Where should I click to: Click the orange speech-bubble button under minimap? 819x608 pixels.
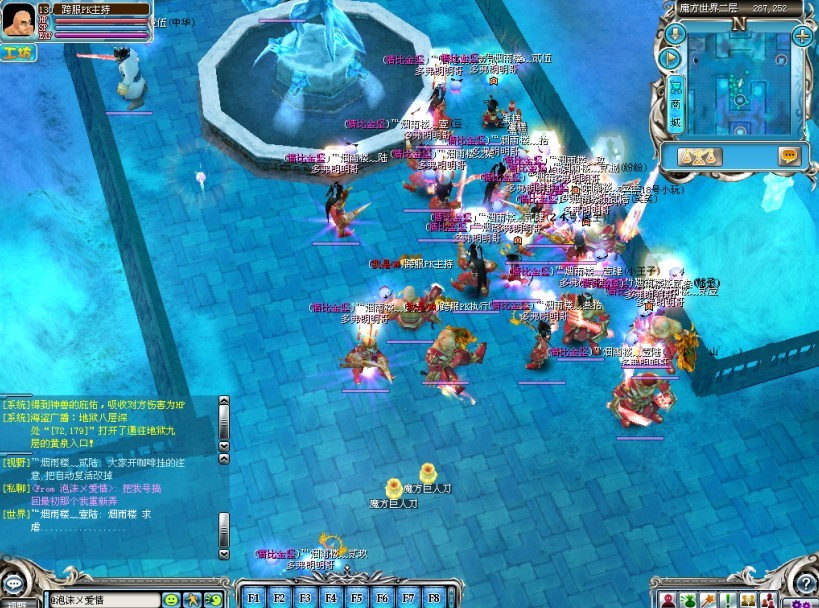click(789, 156)
